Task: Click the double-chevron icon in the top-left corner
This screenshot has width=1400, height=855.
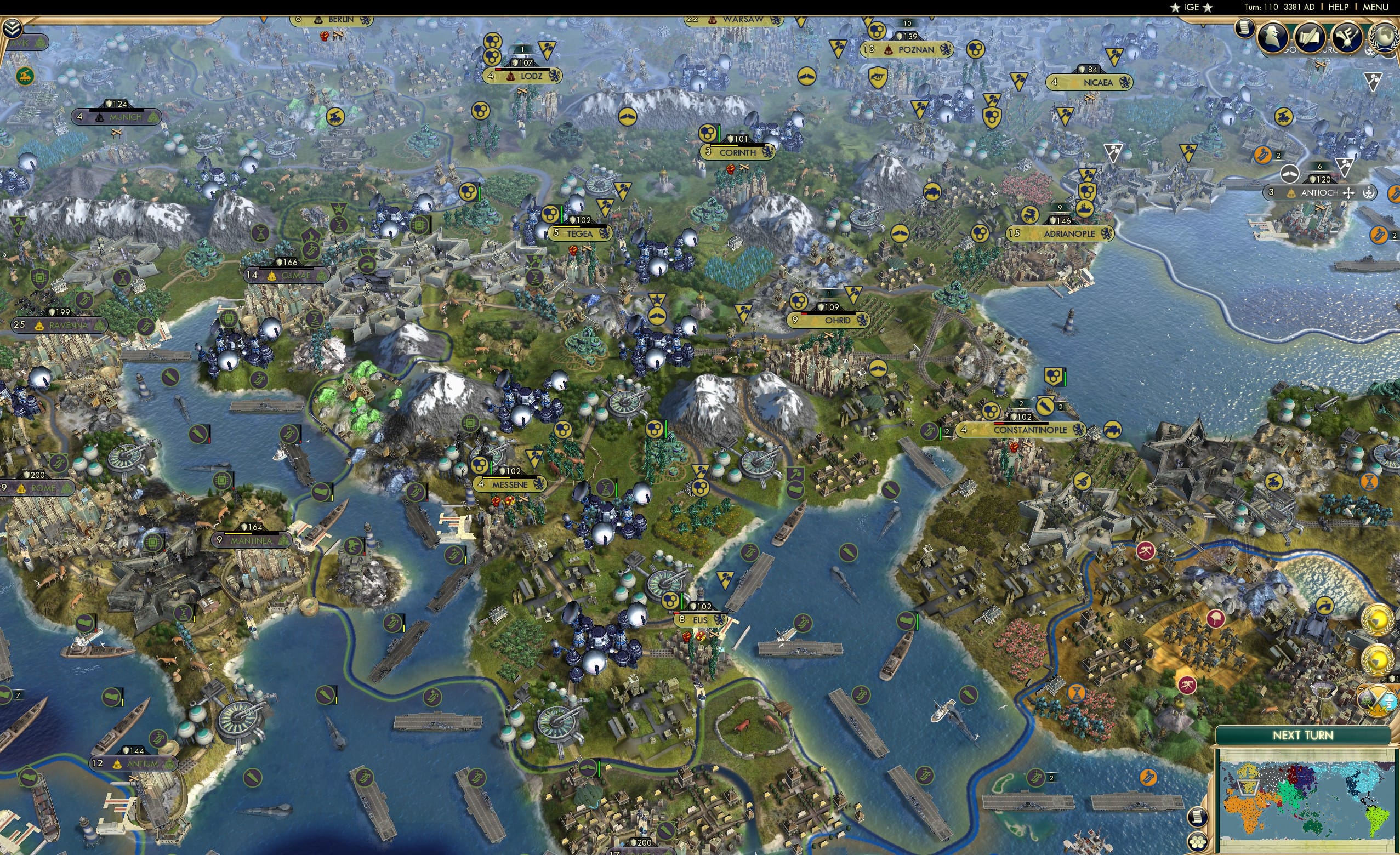Action: (13, 27)
